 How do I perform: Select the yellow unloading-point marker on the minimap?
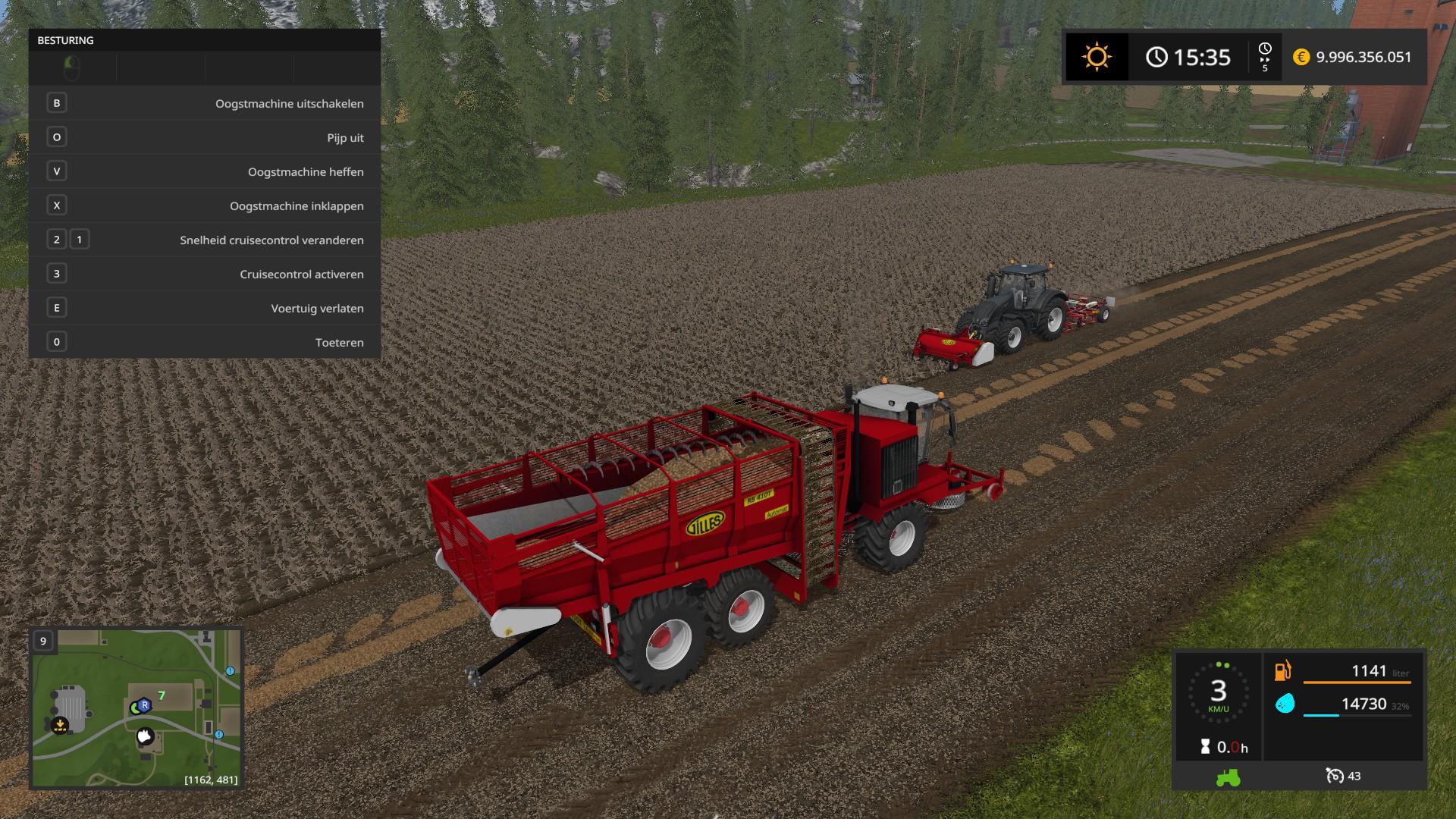tap(59, 726)
